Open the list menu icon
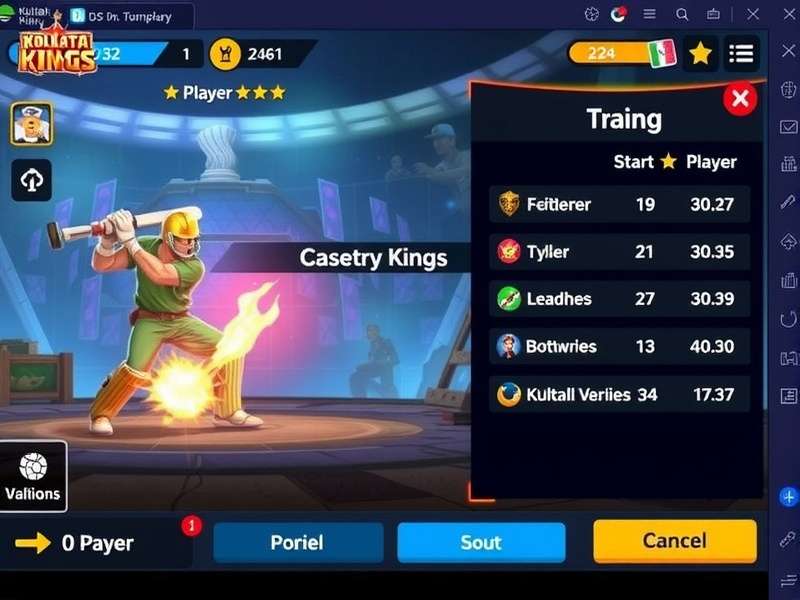 tap(741, 54)
